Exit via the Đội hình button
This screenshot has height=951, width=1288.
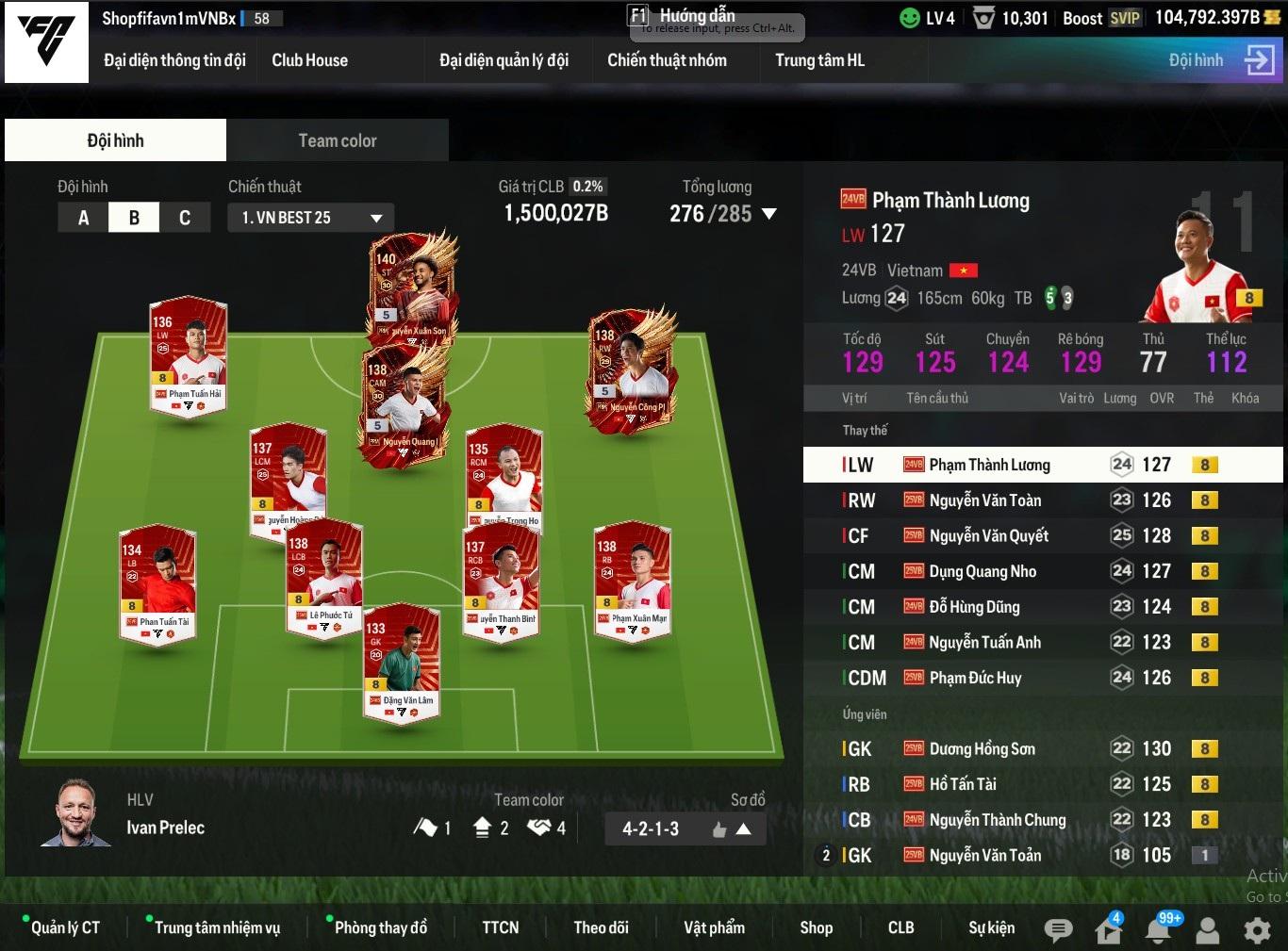point(1220,60)
